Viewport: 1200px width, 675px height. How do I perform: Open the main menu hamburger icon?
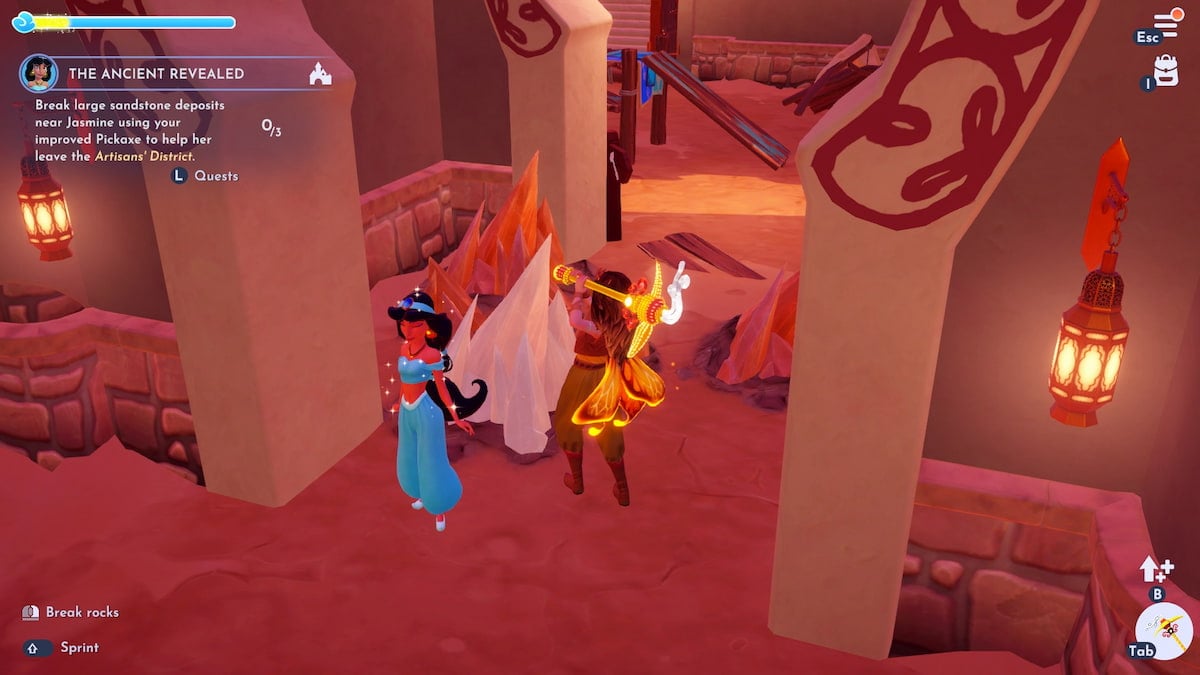tap(1165, 24)
